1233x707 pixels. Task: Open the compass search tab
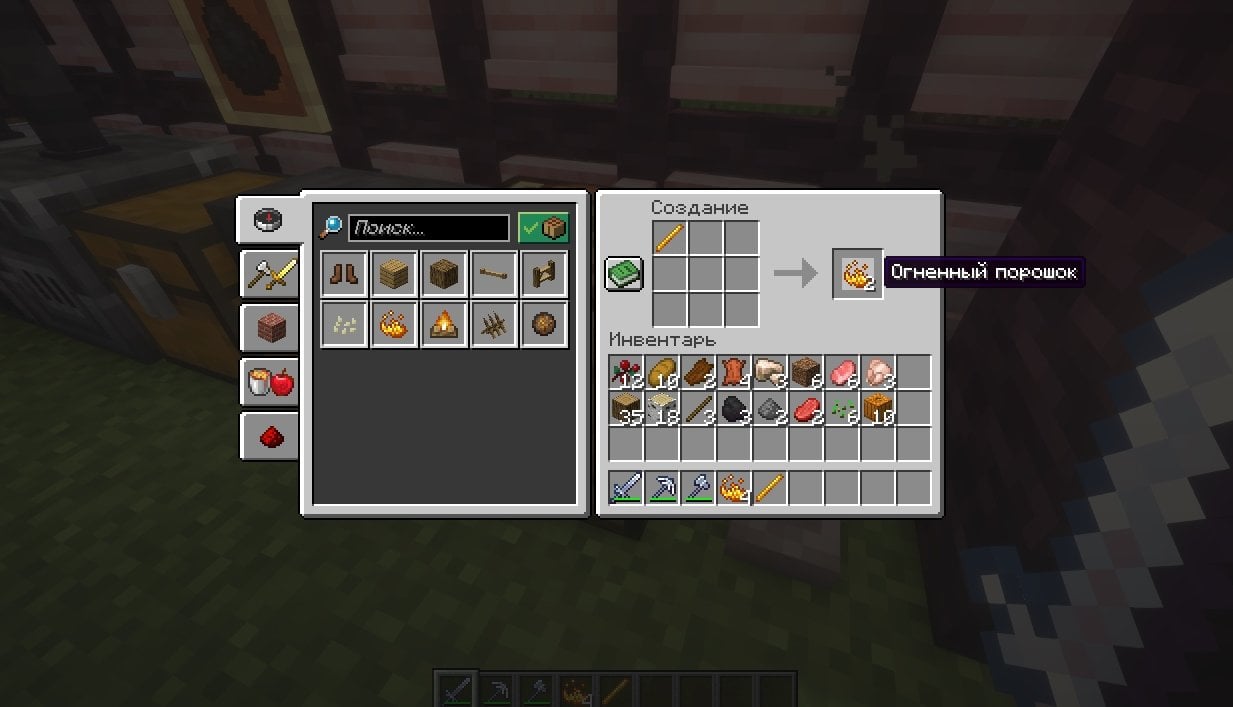pos(268,220)
